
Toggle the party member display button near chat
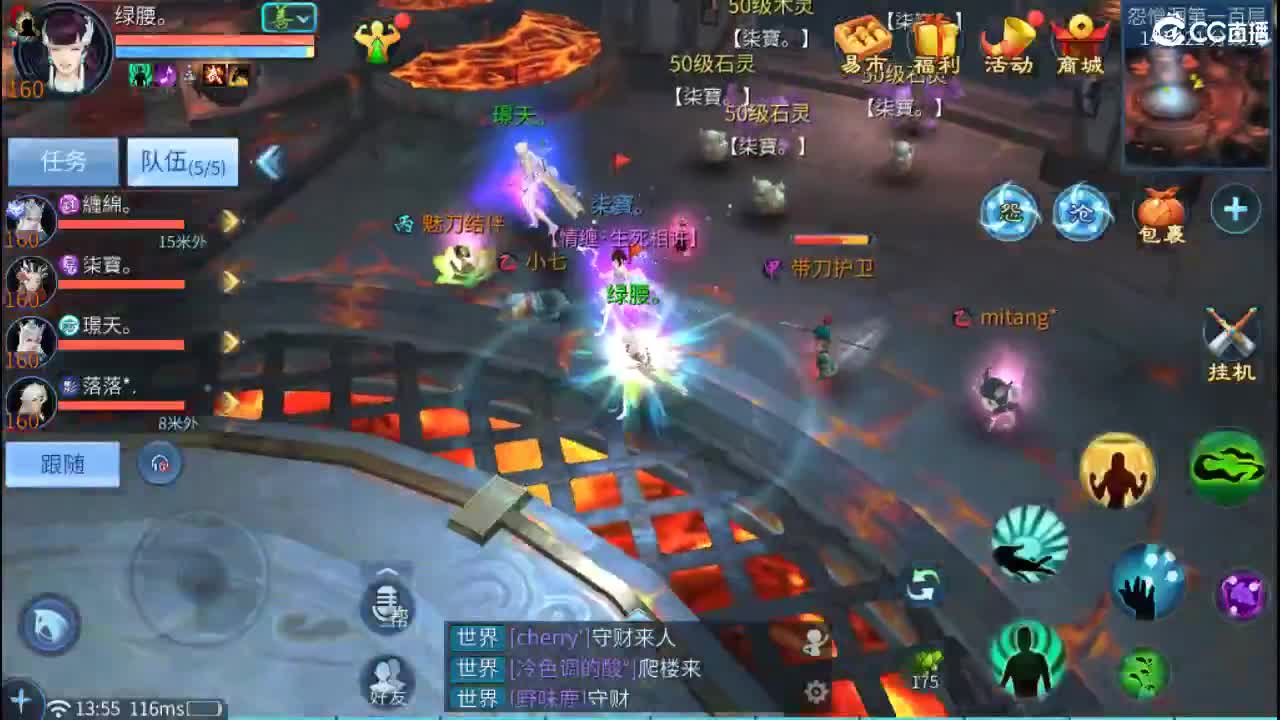[x=813, y=643]
